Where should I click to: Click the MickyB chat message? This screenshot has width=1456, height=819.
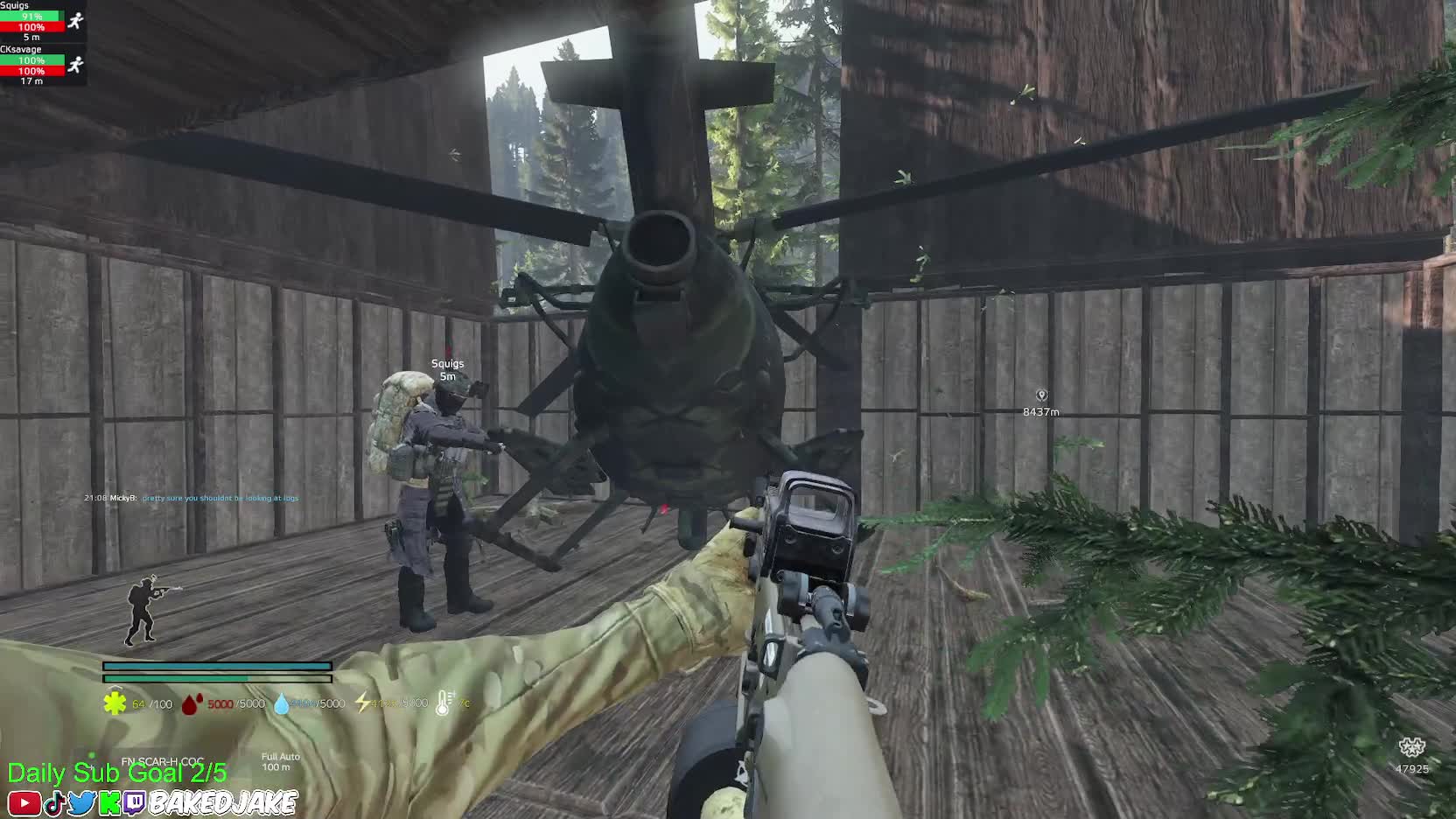191,498
